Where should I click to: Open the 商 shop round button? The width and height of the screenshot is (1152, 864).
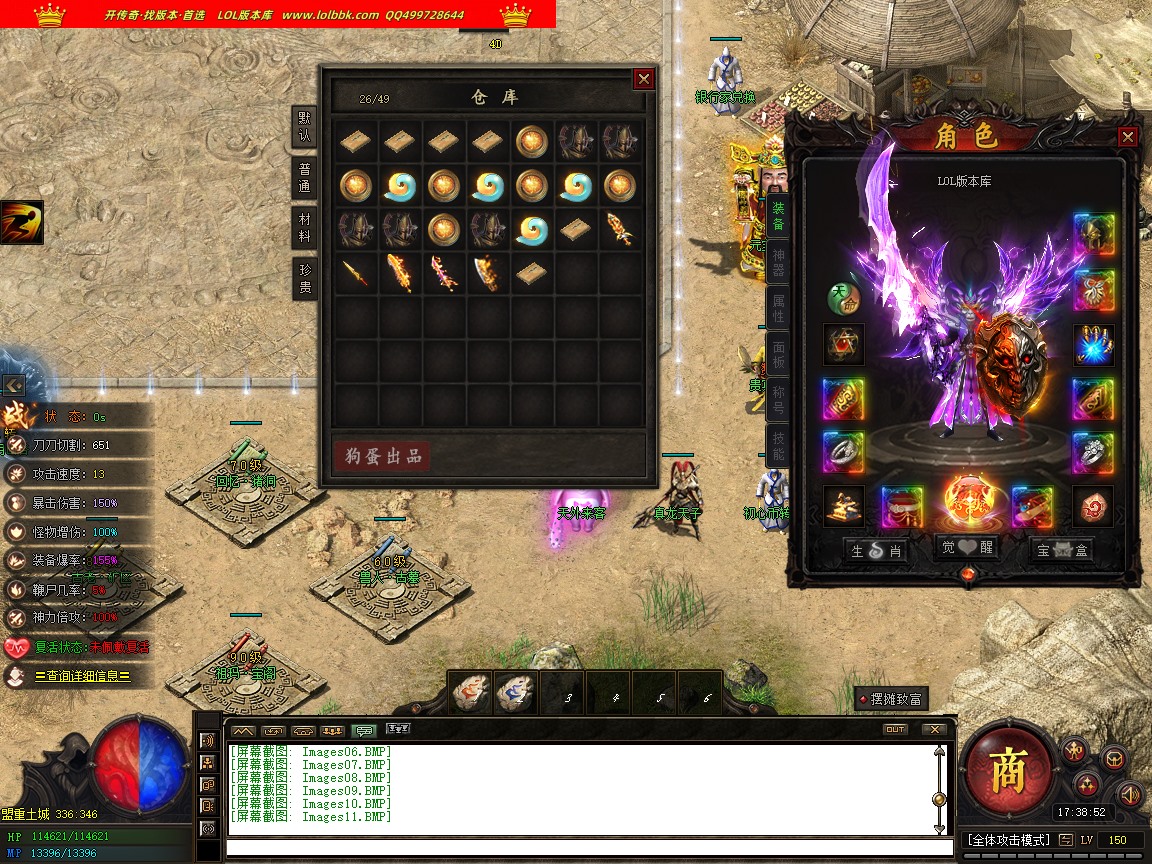pyautogui.click(x=1008, y=768)
